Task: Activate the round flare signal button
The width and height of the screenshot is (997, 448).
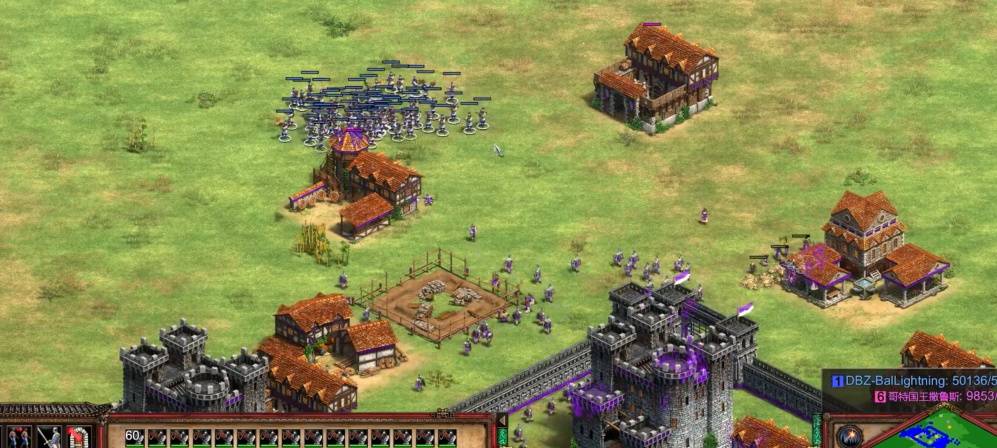Action: pyautogui.click(x=850, y=436)
